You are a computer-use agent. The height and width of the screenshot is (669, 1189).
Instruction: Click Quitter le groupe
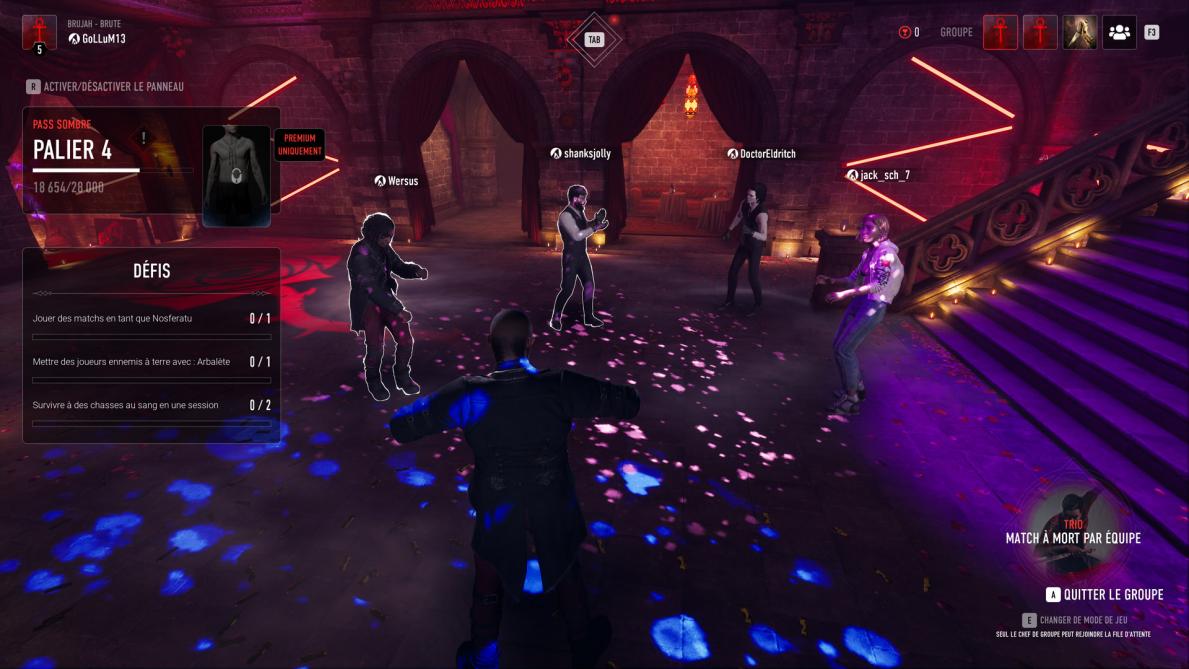tap(1104, 595)
